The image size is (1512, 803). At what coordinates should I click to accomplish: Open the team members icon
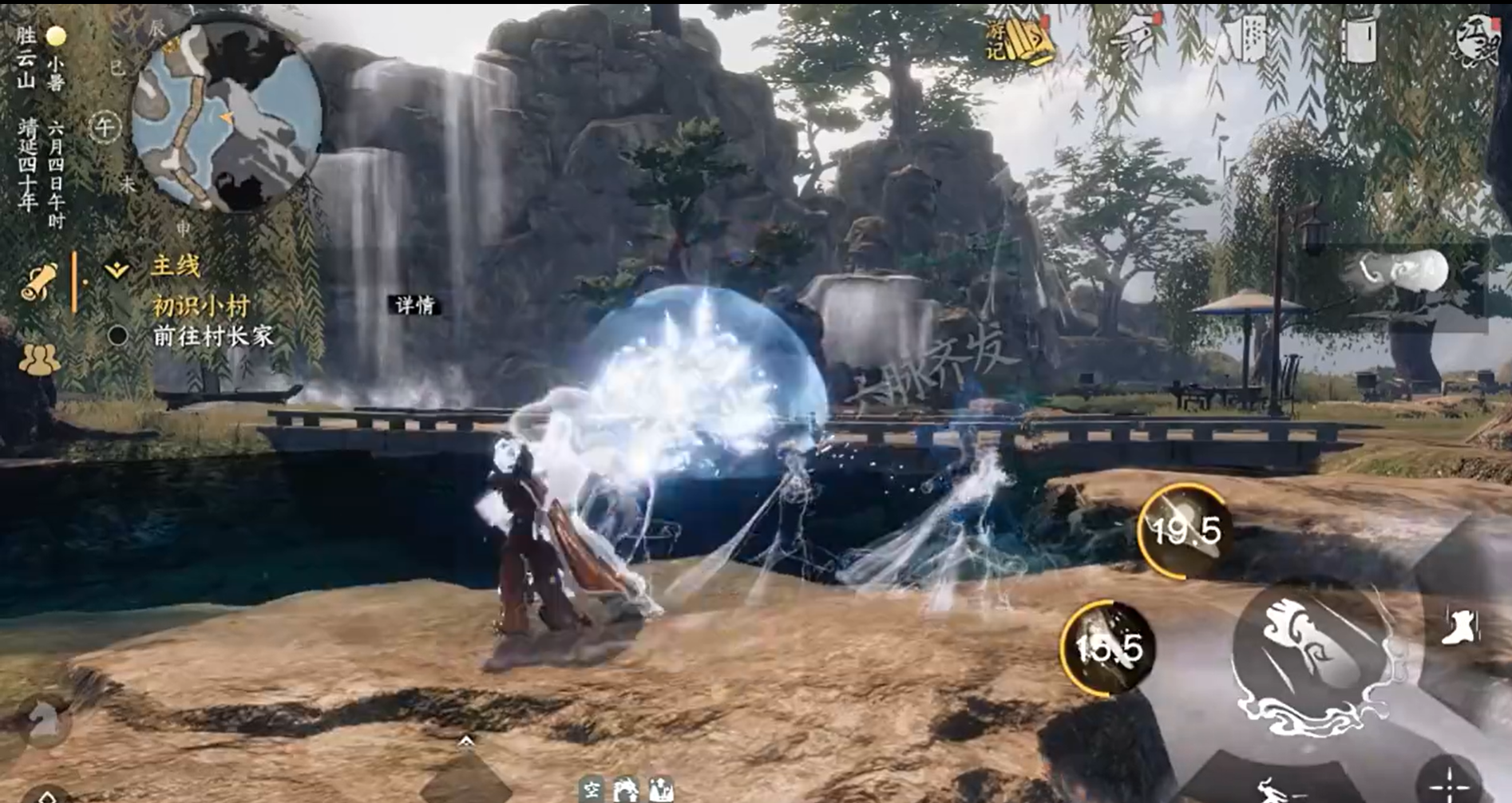(x=38, y=359)
